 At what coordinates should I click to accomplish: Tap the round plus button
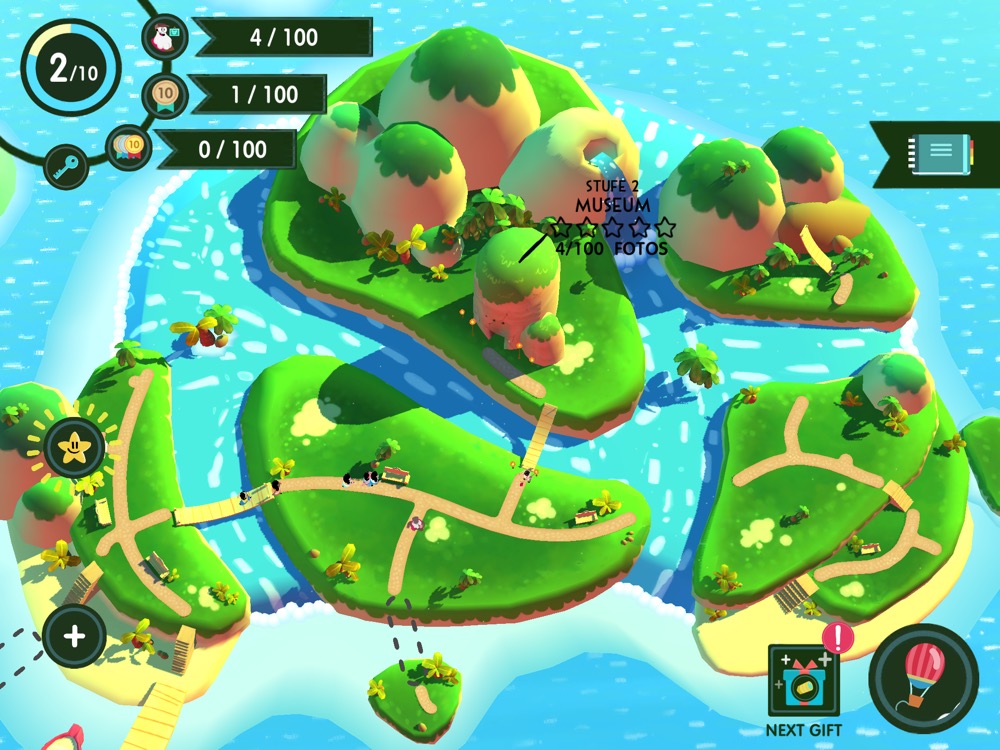pyautogui.click(x=74, y=636)
